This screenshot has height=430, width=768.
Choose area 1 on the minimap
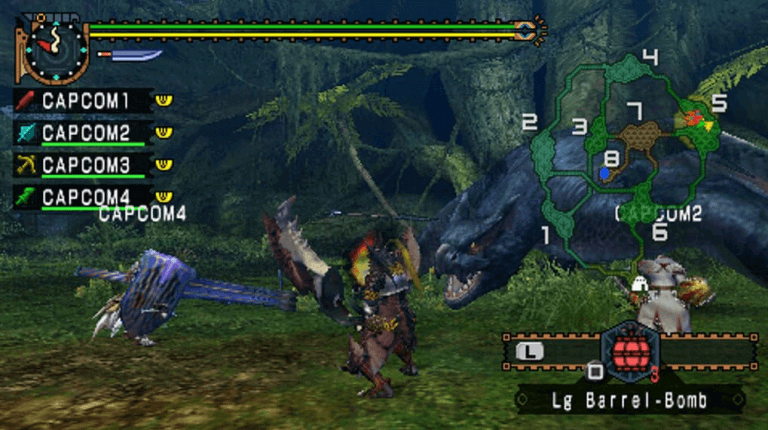coord(546,235)
